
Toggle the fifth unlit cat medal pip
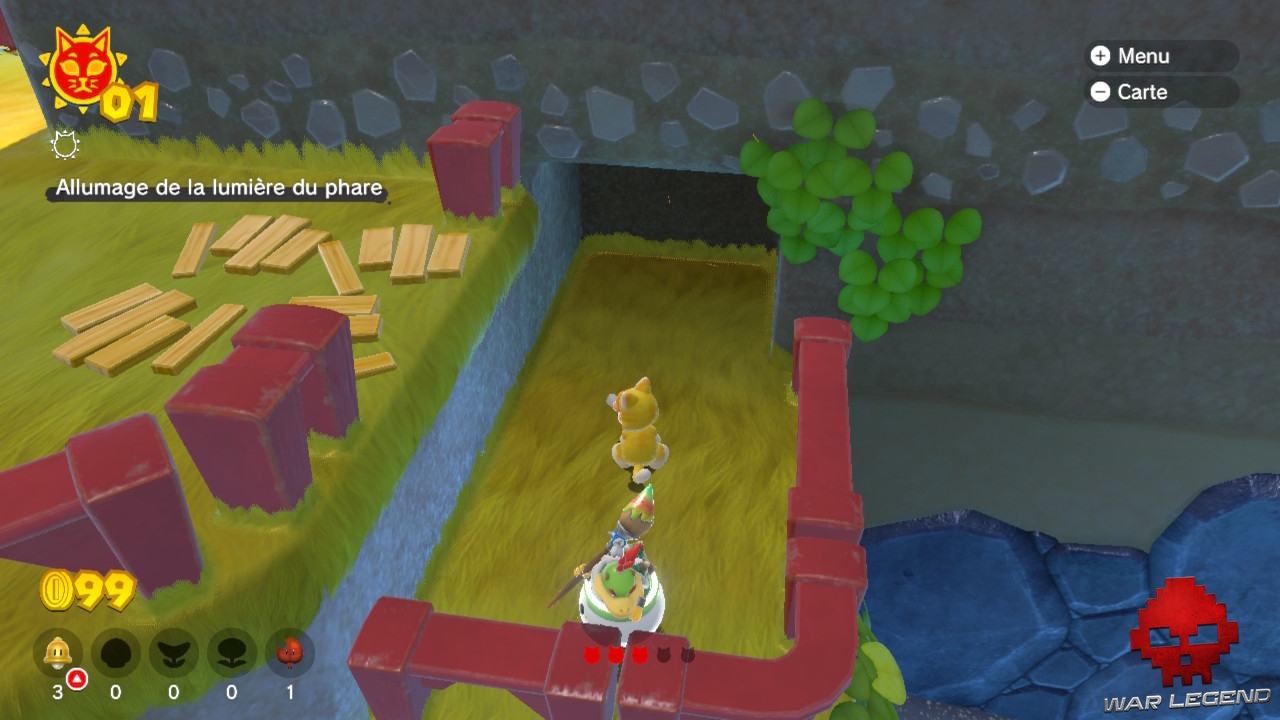pos(686,652)
